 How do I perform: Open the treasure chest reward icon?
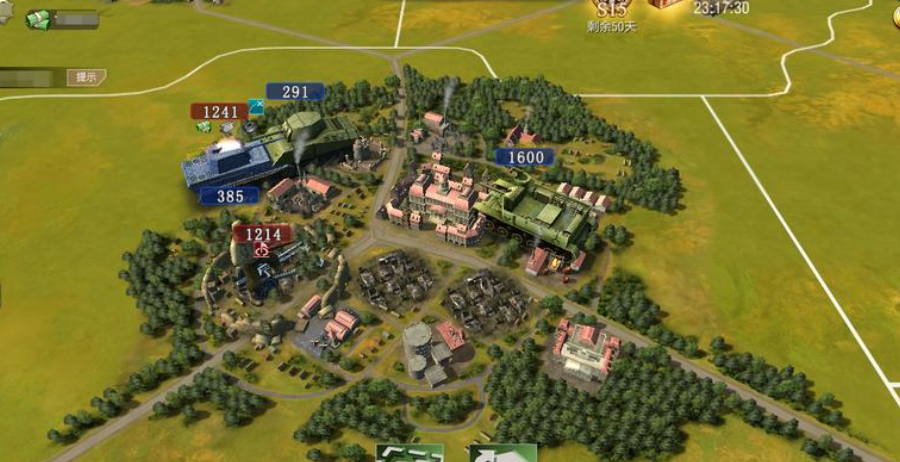pyautogui.click(x=663, y=4)
